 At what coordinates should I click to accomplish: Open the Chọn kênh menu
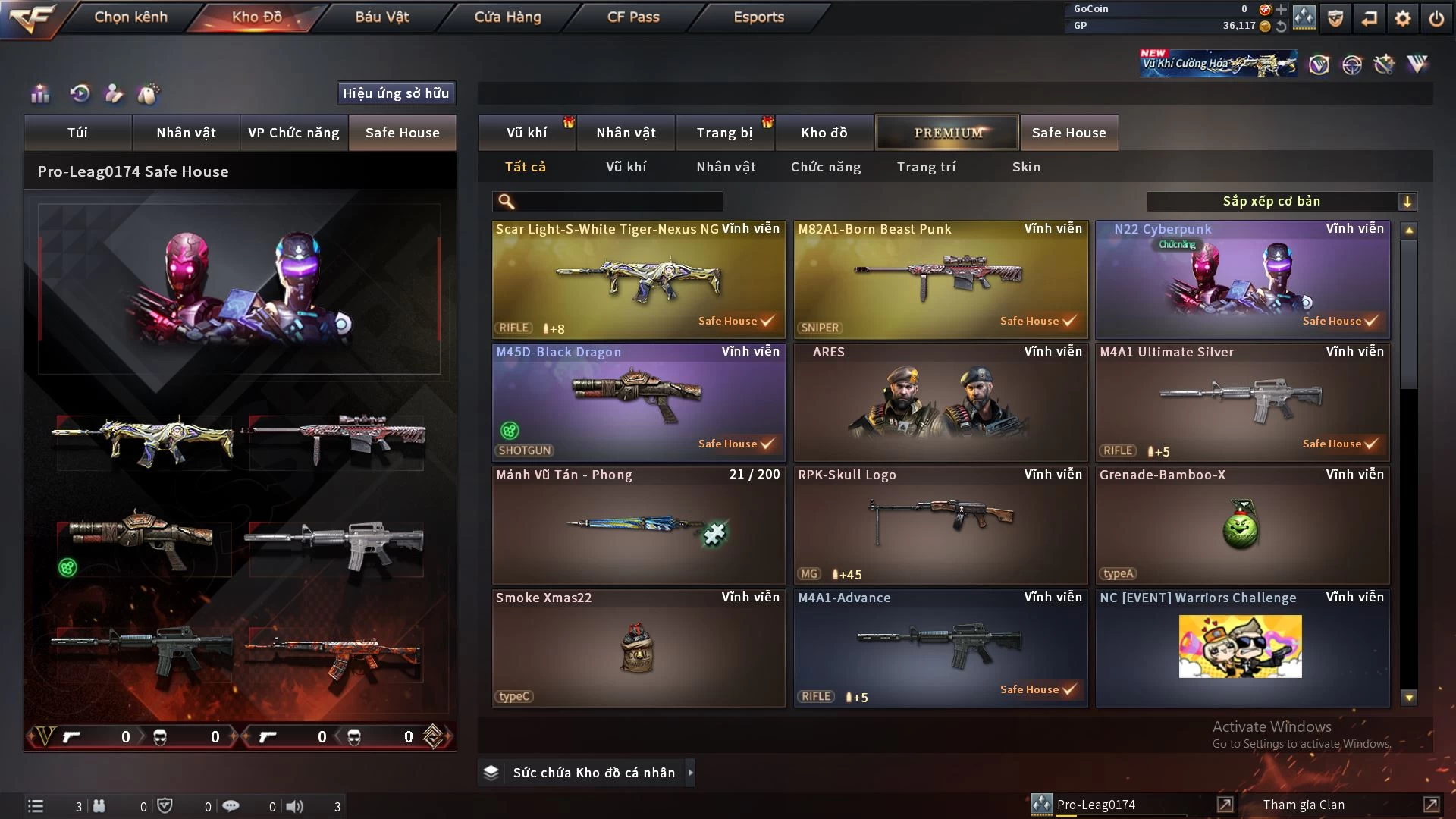[x=130, y=17]
